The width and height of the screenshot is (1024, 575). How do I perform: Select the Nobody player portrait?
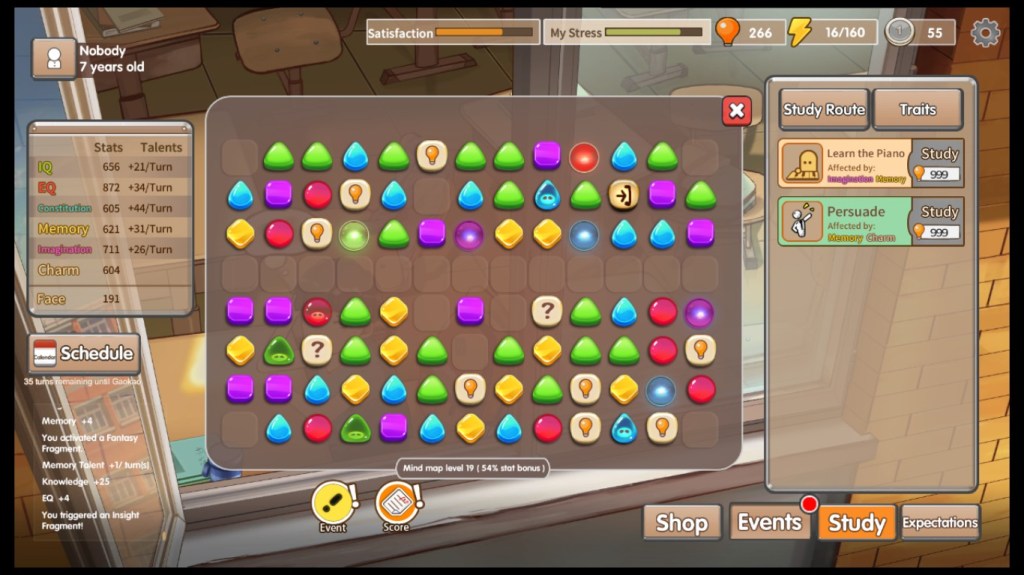pyautogui.click(x=54, y=58)
